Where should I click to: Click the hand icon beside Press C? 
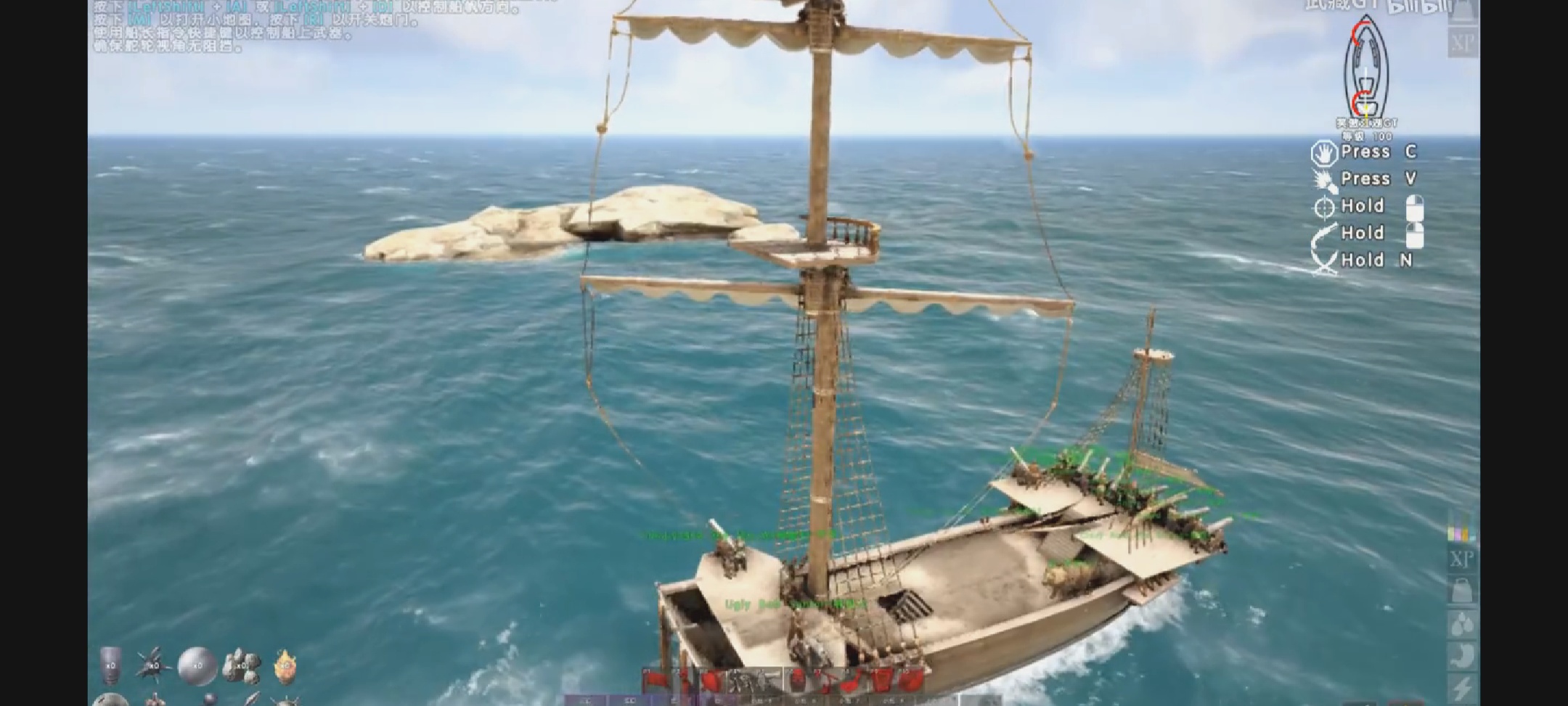(x=1323, y=151)
